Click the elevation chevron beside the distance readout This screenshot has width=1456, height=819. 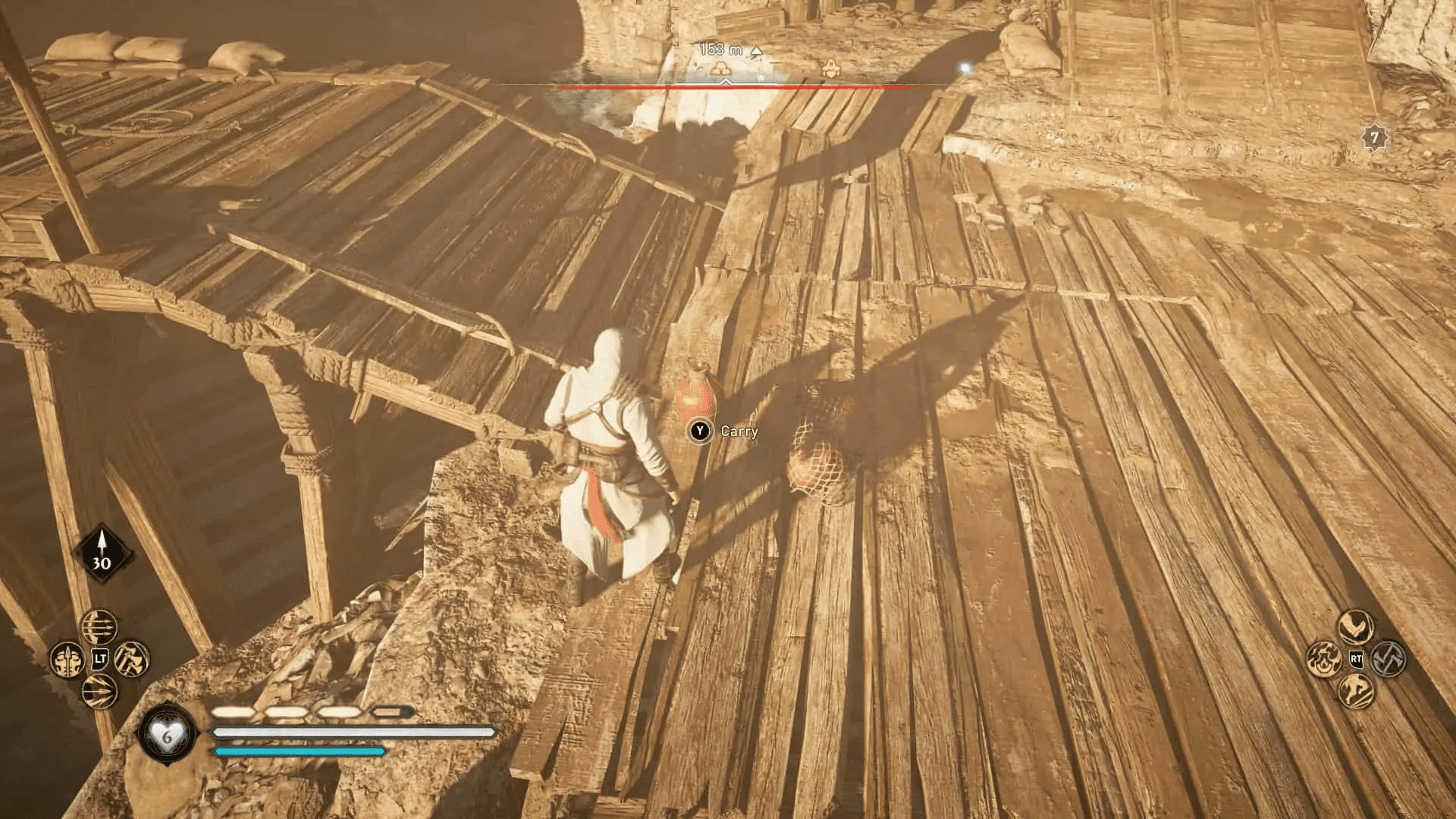click(757, 50)
